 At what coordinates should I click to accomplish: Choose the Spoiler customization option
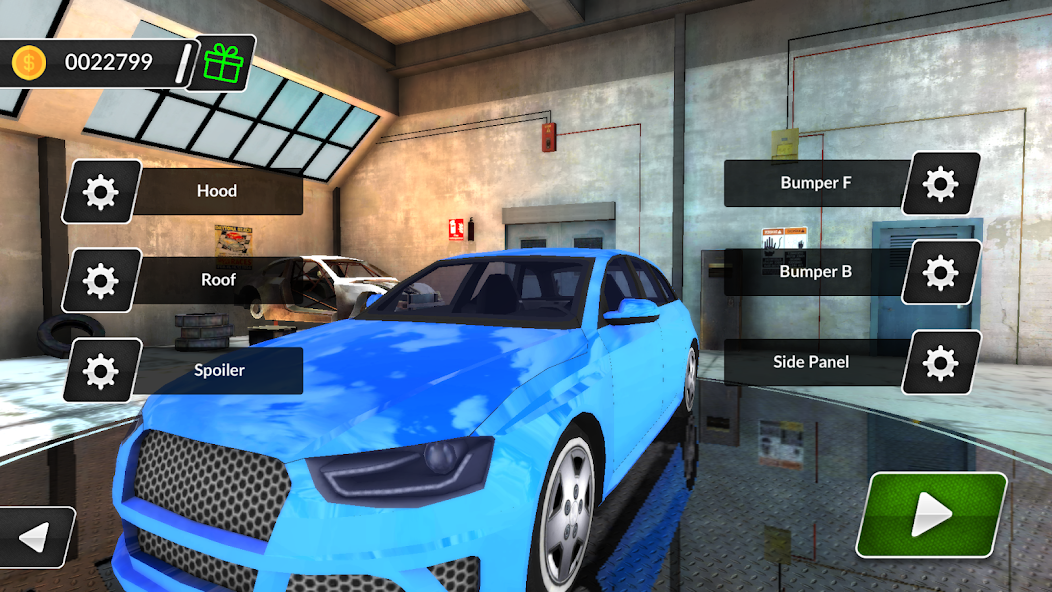point(219,370)
